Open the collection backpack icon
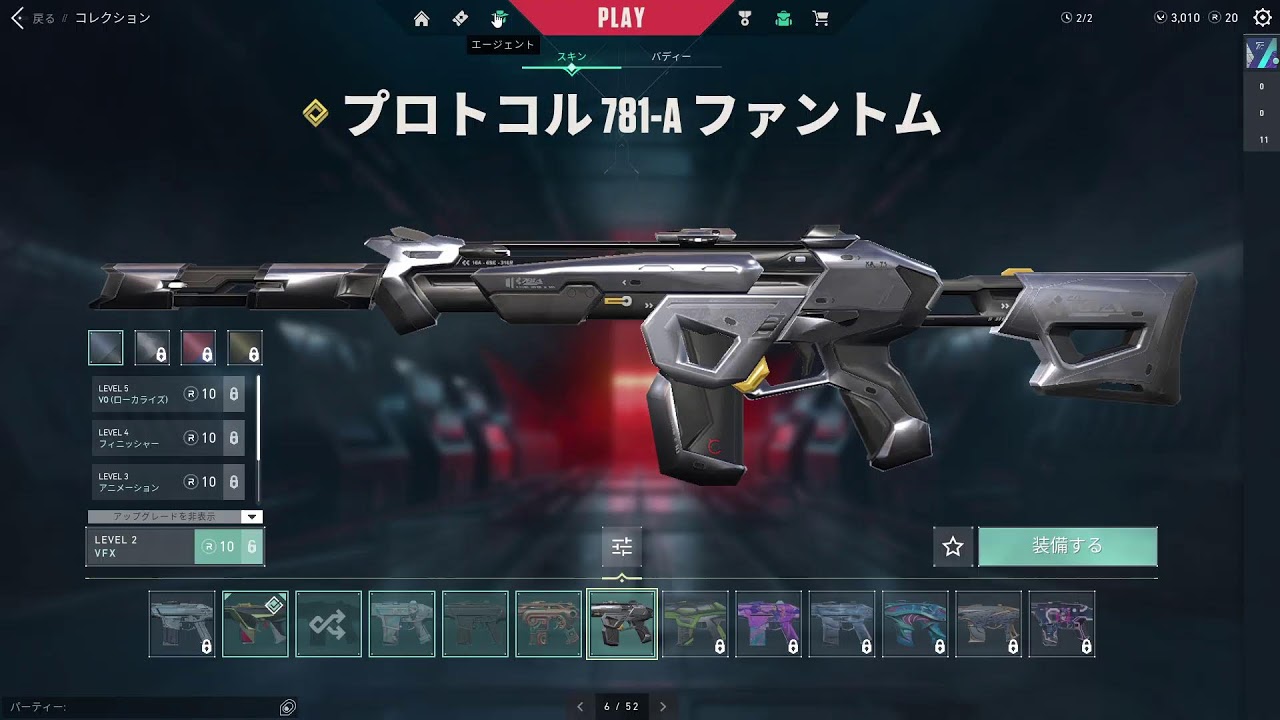This screenshot has width=1280, height=720. [783, 17]
